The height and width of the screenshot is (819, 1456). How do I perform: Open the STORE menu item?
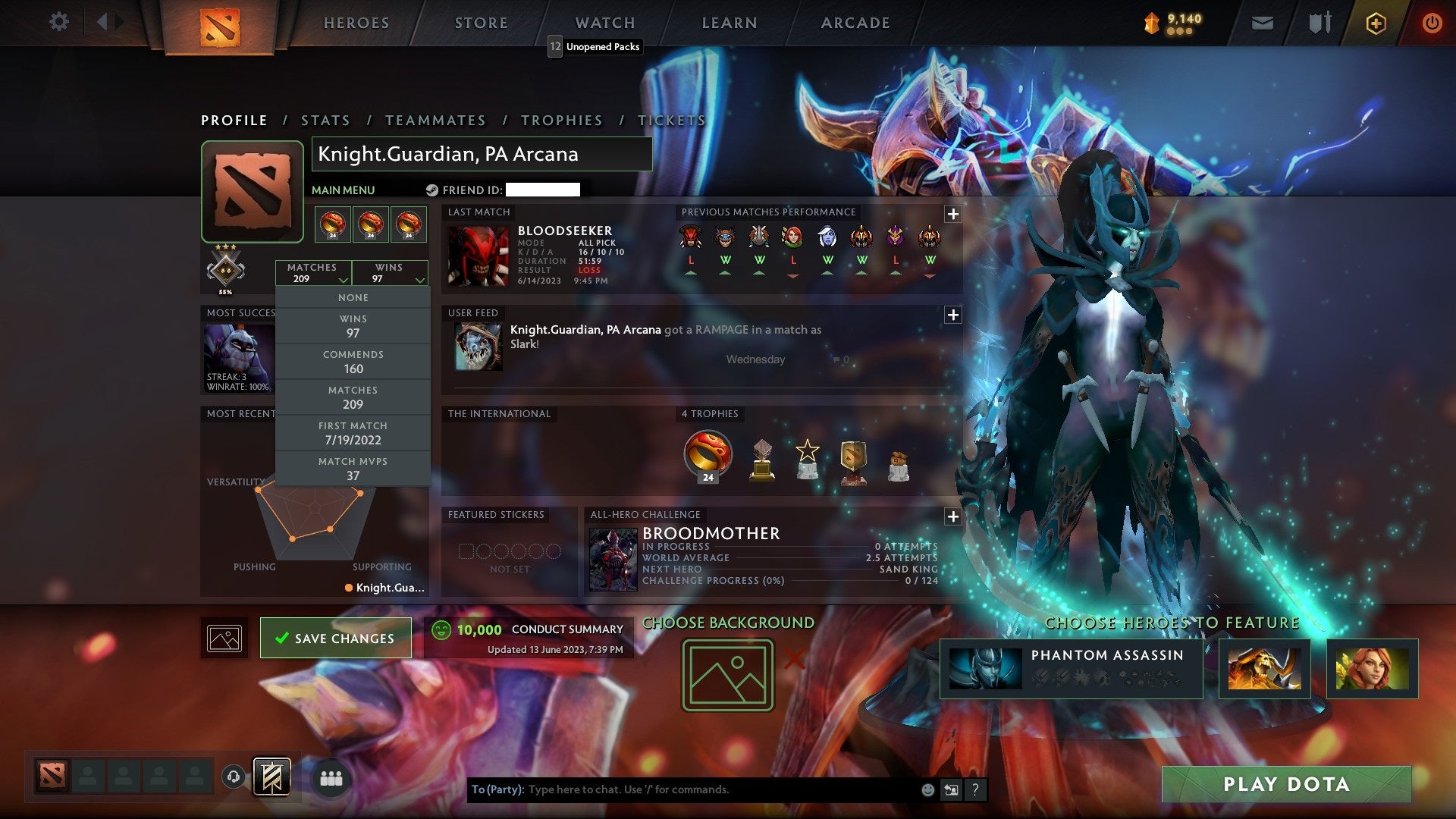481,23
